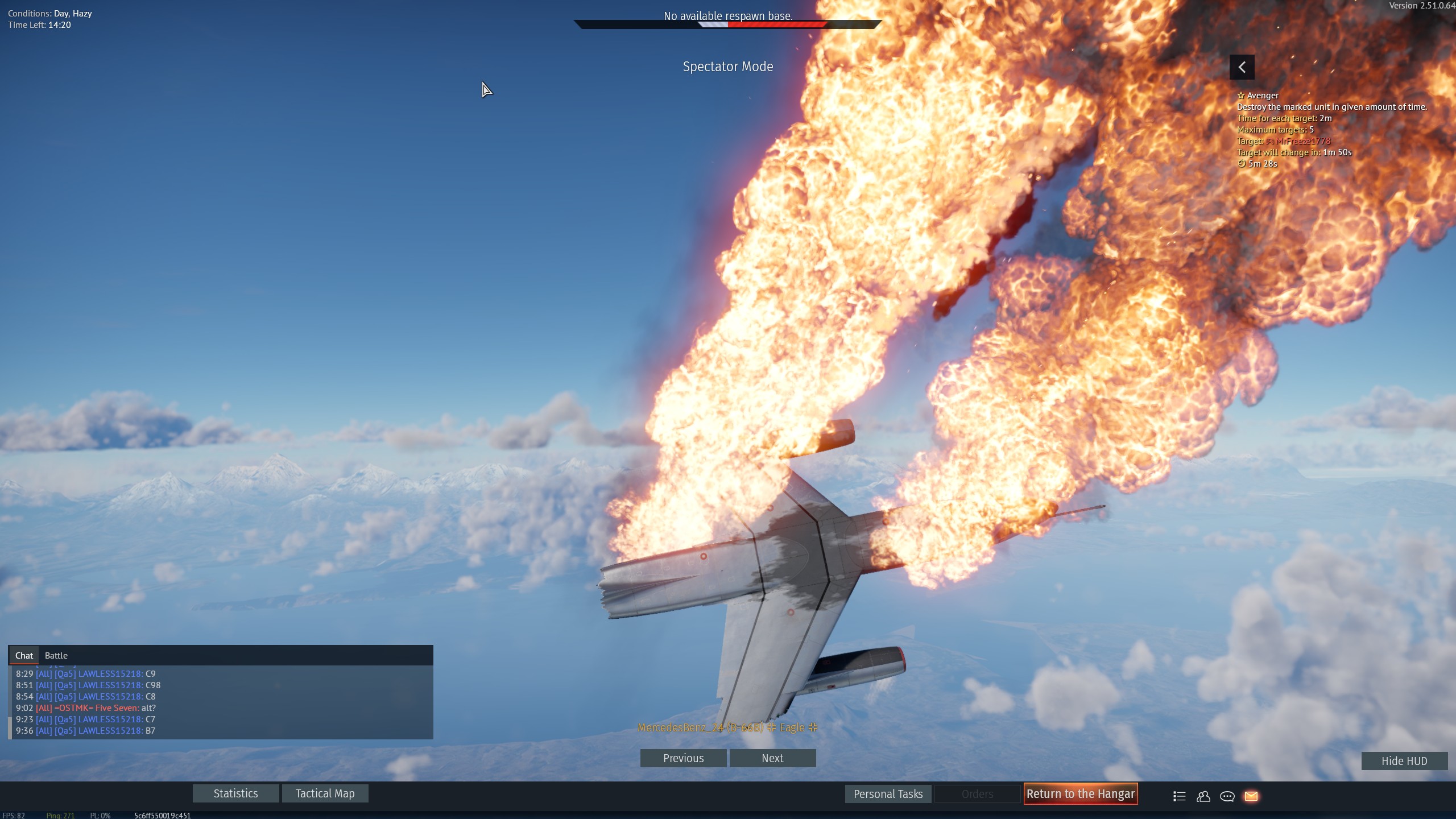Open the list icon in bottom bar
This screenshot has height=819, width=1456.
pyautogui.click(x=1180, y=796)
